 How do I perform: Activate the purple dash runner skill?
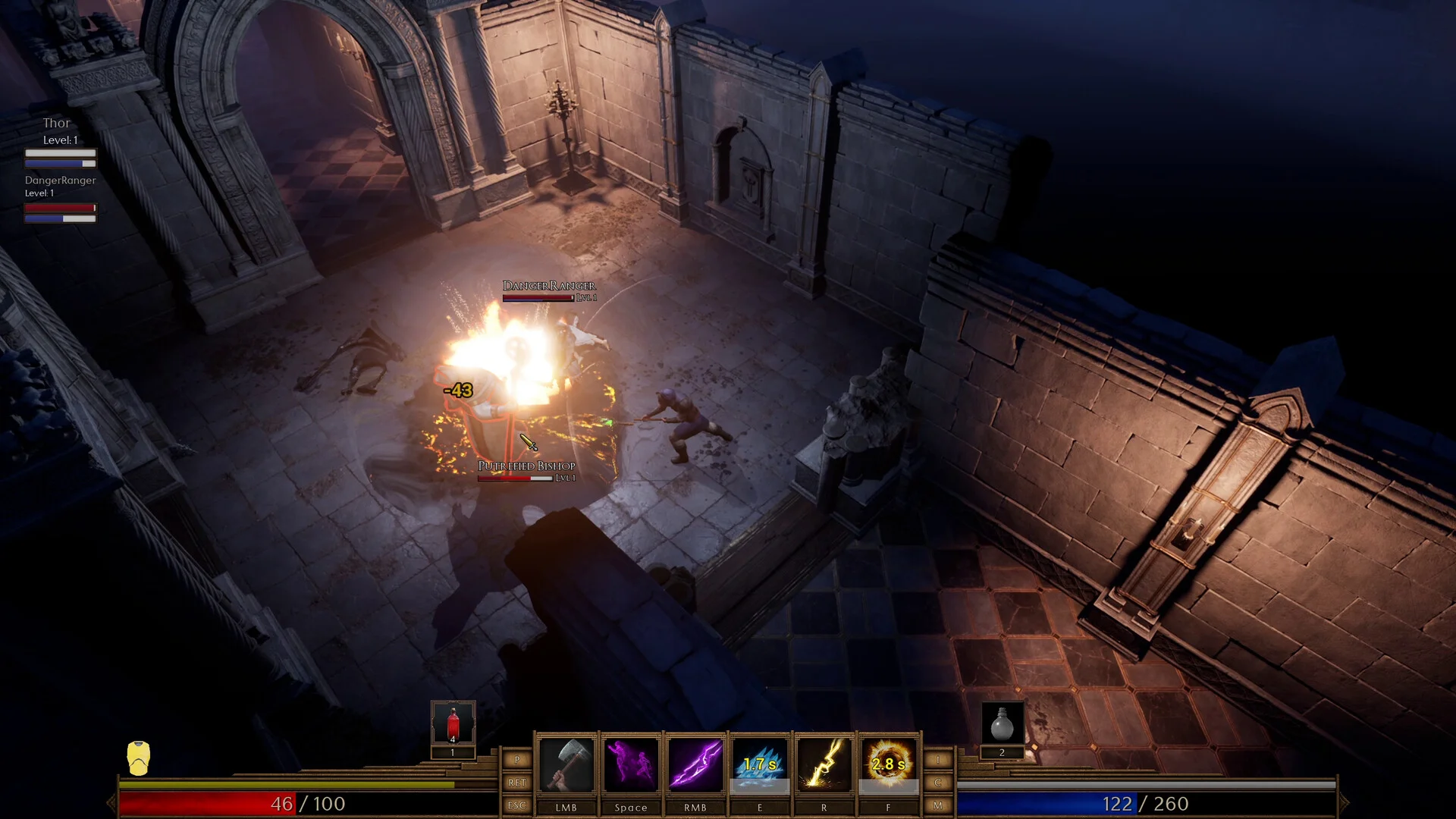coord(630,765)
